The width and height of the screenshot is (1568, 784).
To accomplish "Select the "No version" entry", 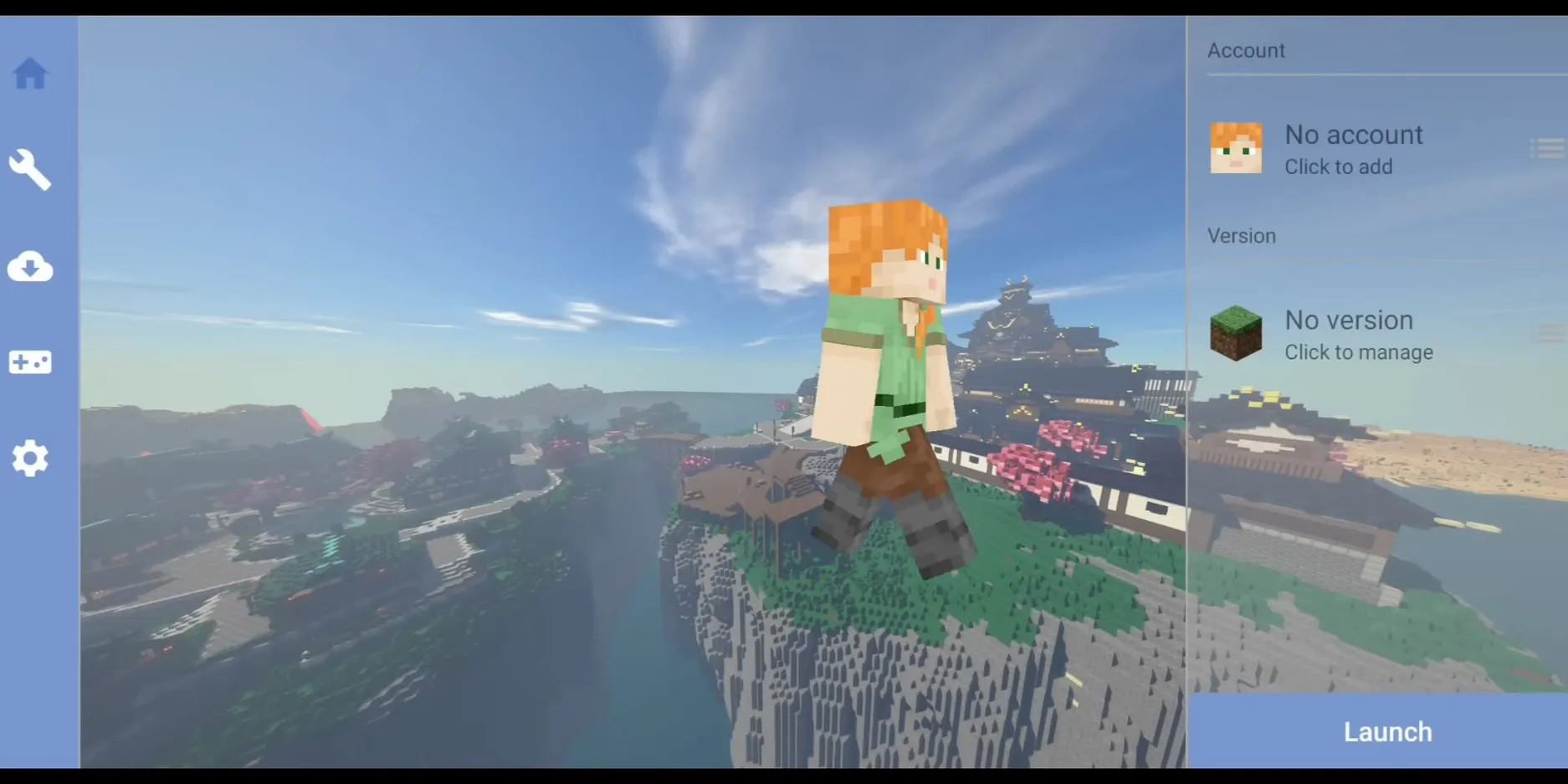I will pos(1349,320).
